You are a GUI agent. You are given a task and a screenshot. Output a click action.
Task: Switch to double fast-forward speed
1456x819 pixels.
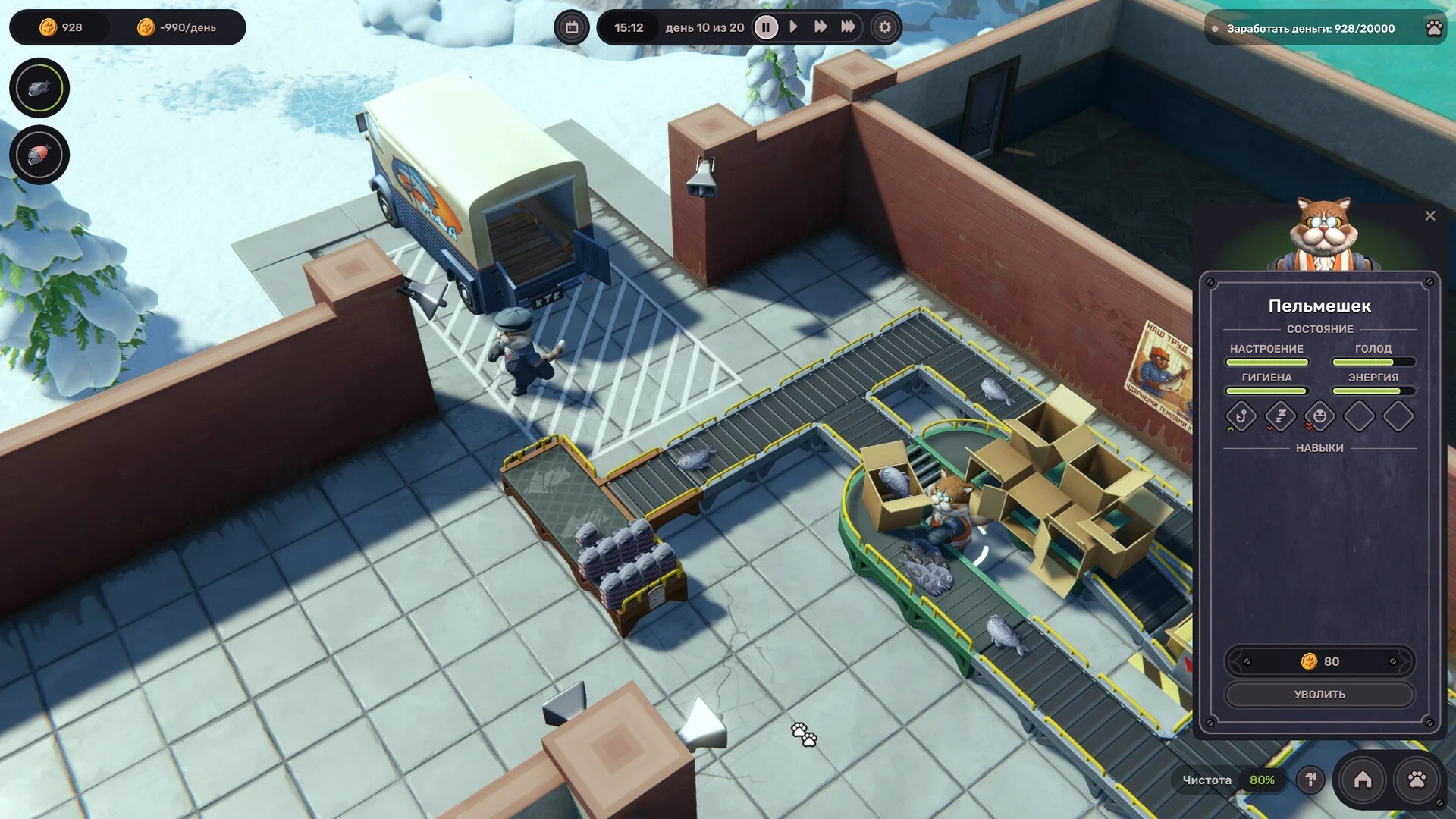pos(821,27)
